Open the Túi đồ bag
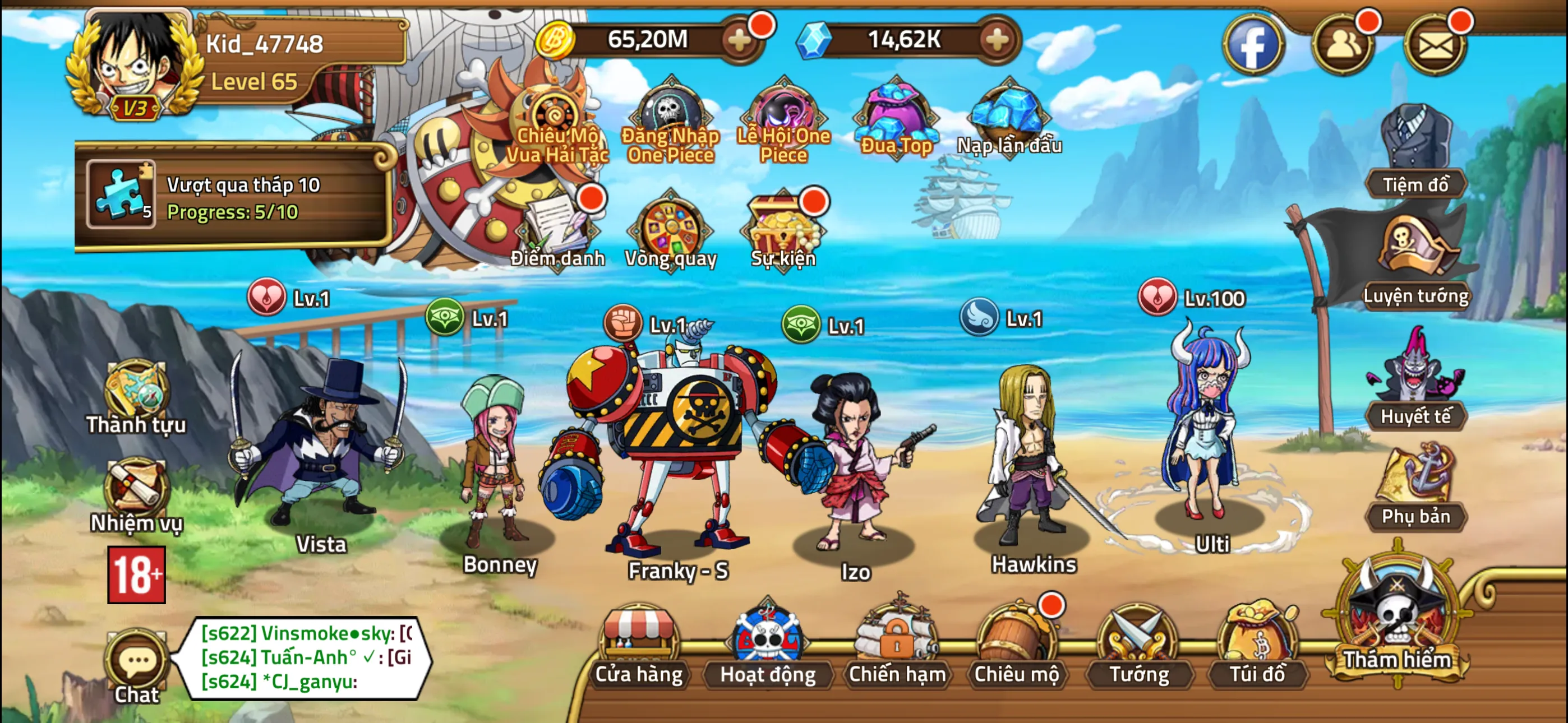 [x=1257, y=646]
